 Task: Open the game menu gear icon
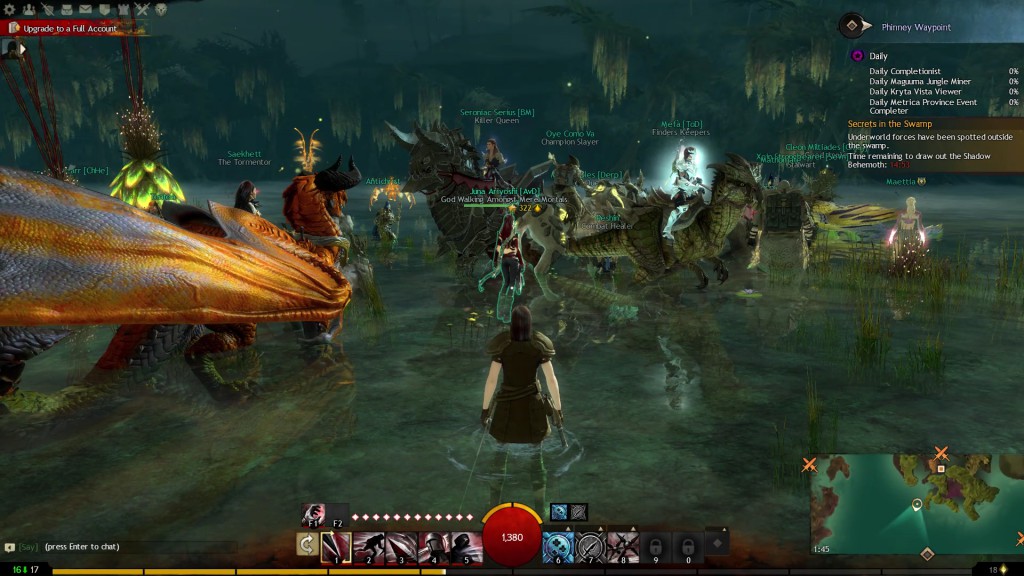tap(10, 10)
